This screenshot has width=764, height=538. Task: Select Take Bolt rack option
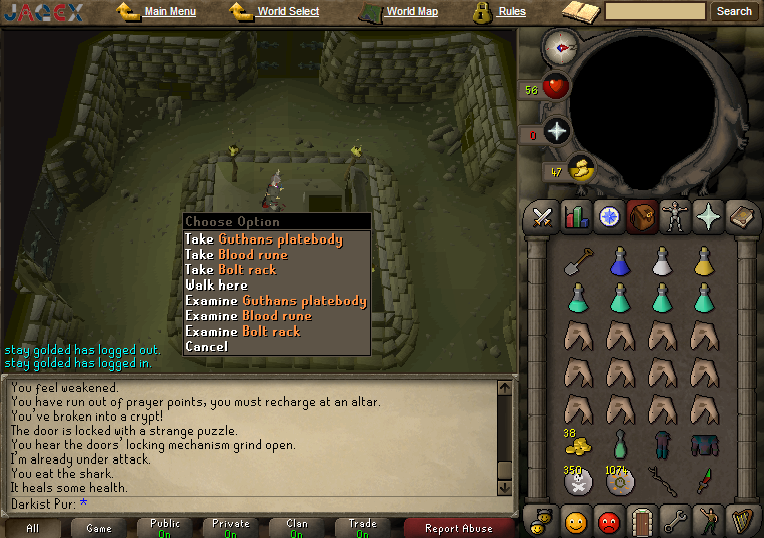(x=230, y=269)
